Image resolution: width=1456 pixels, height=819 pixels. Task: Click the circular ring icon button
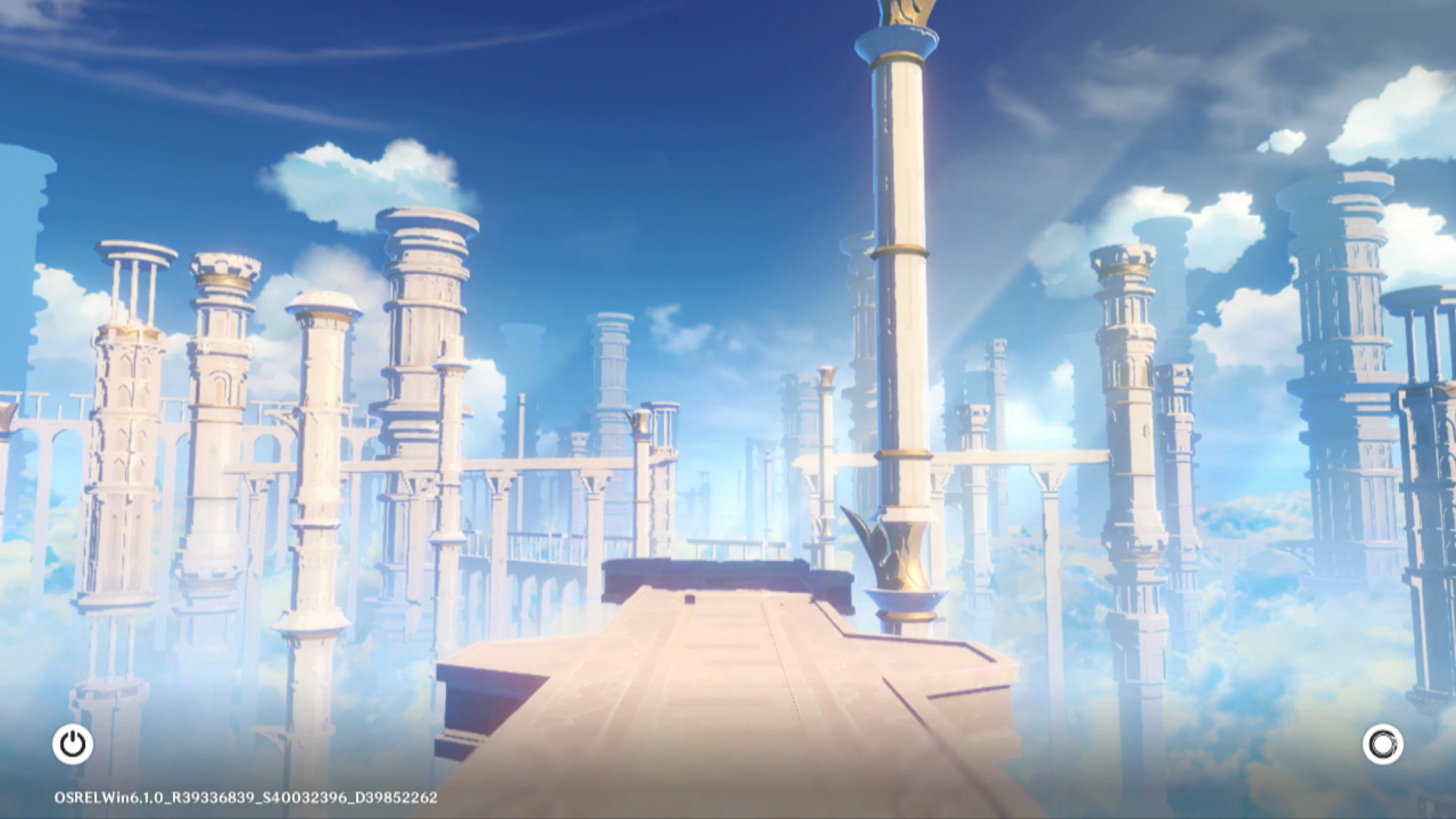pos(1382,744)
